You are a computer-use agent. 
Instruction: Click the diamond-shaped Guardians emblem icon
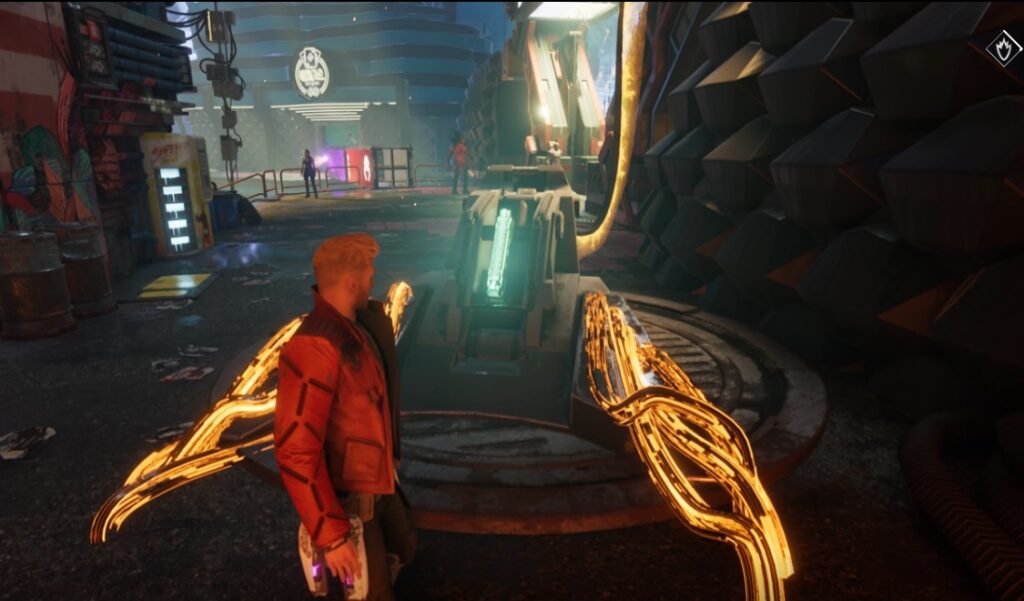(x=1003, y=47)
